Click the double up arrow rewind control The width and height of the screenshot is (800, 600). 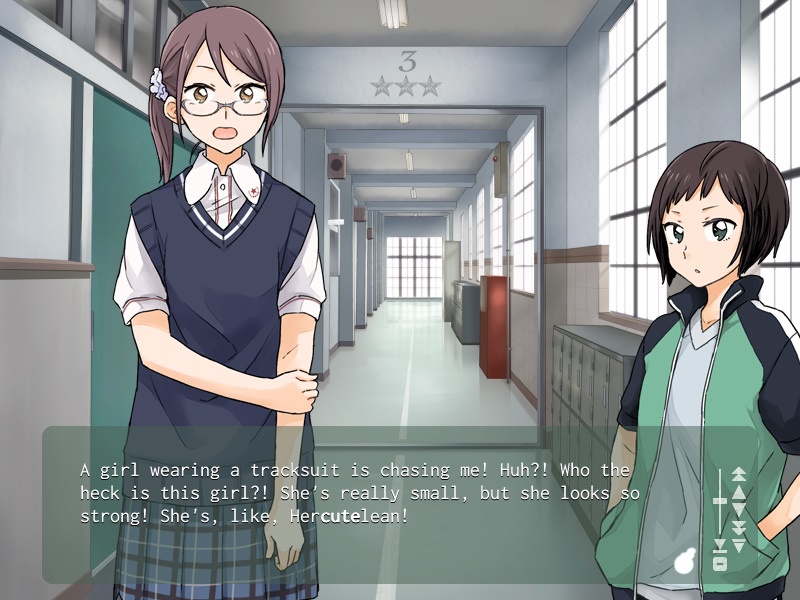click(x=739, y=475)
